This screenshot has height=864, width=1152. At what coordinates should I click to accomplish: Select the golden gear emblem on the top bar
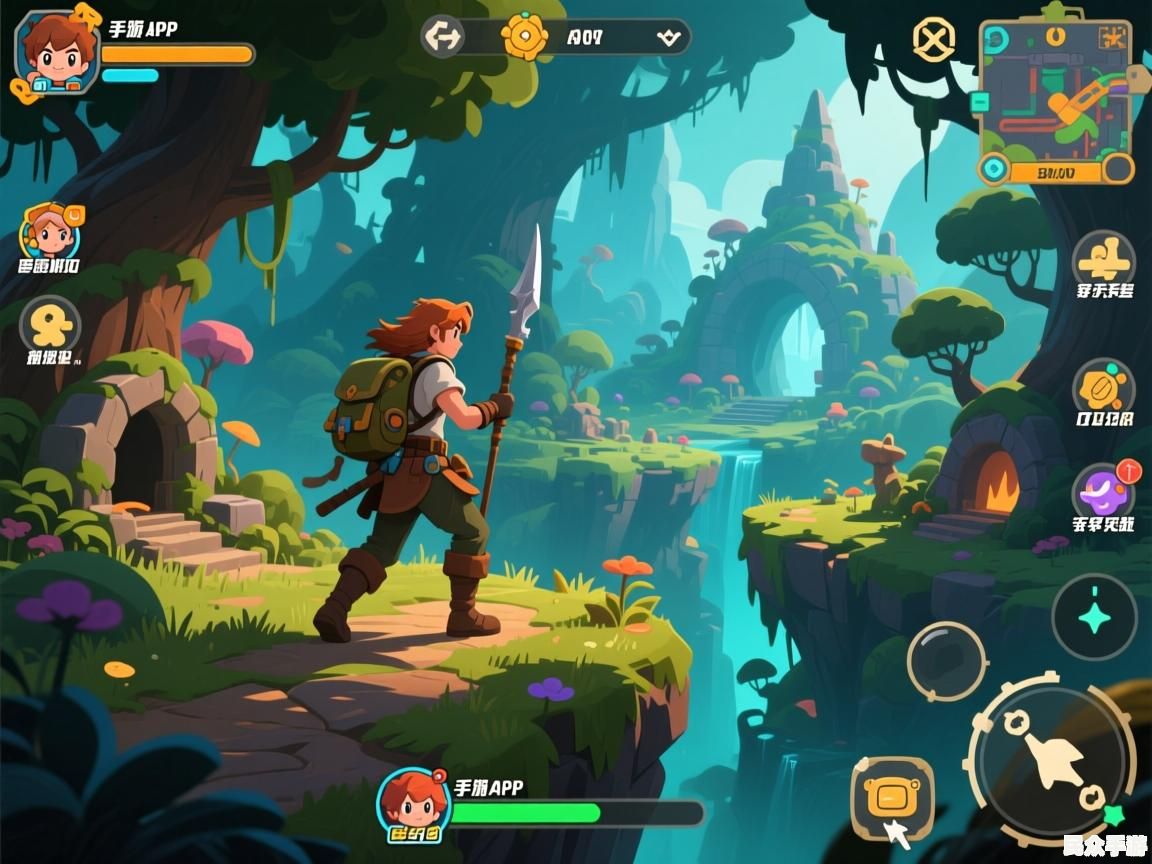click(524, 37)
